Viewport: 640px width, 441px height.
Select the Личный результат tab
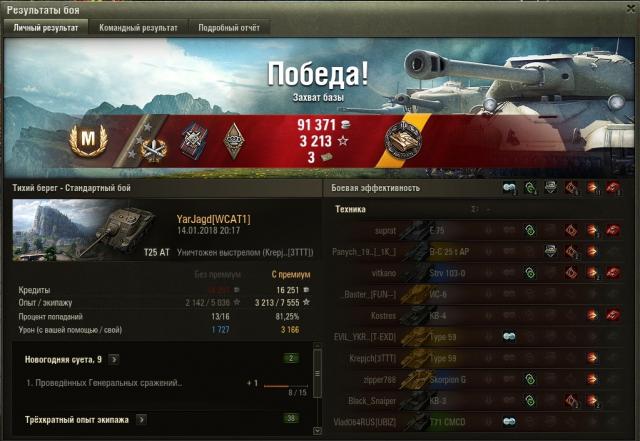(x=46, y=28)
